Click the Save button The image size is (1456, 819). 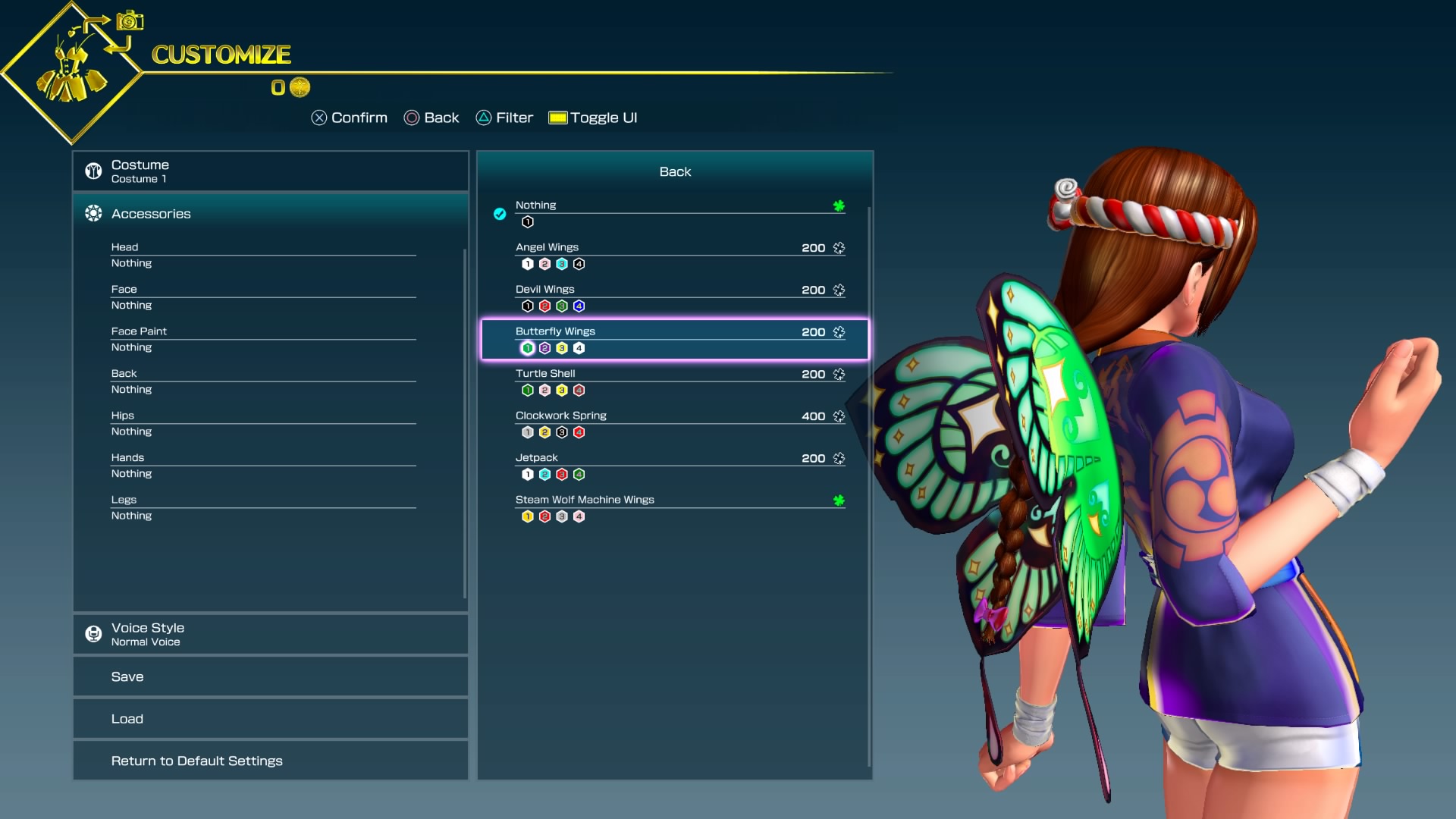click(x=270, y=676)
